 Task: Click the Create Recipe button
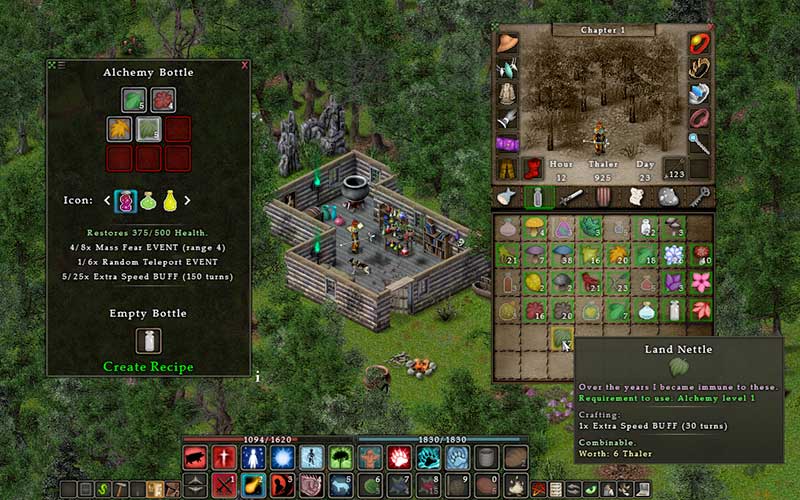pos(148,367)
